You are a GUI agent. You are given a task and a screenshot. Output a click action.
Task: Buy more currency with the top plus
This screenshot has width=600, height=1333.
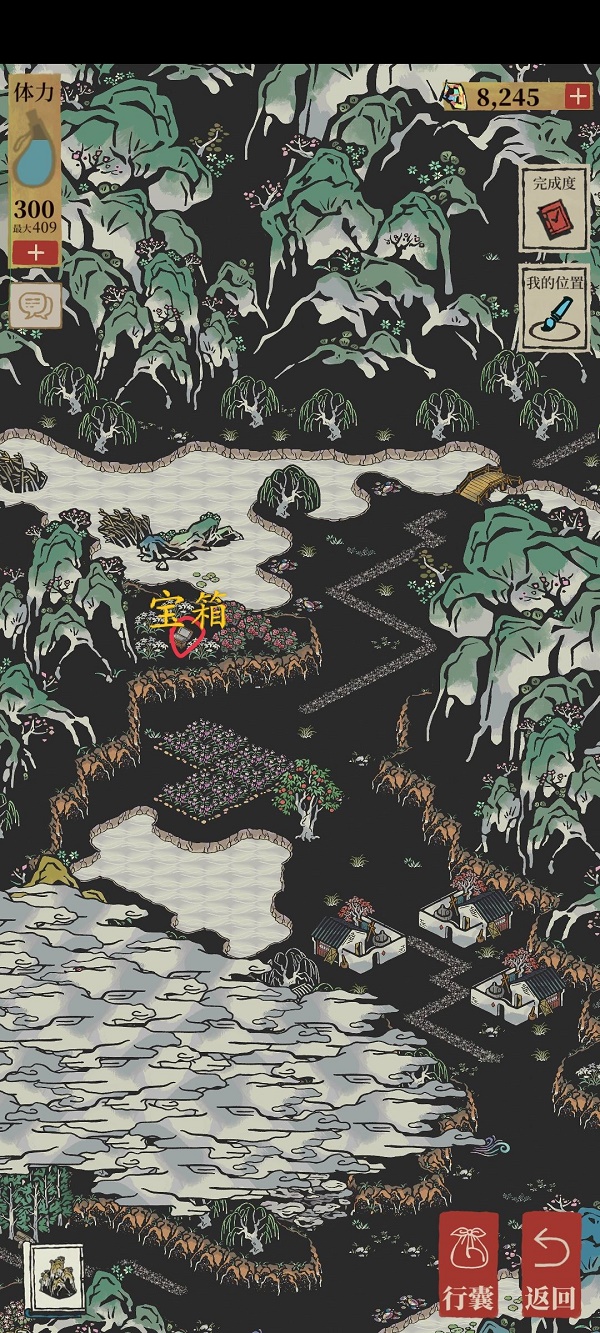[x=578, y=96]
